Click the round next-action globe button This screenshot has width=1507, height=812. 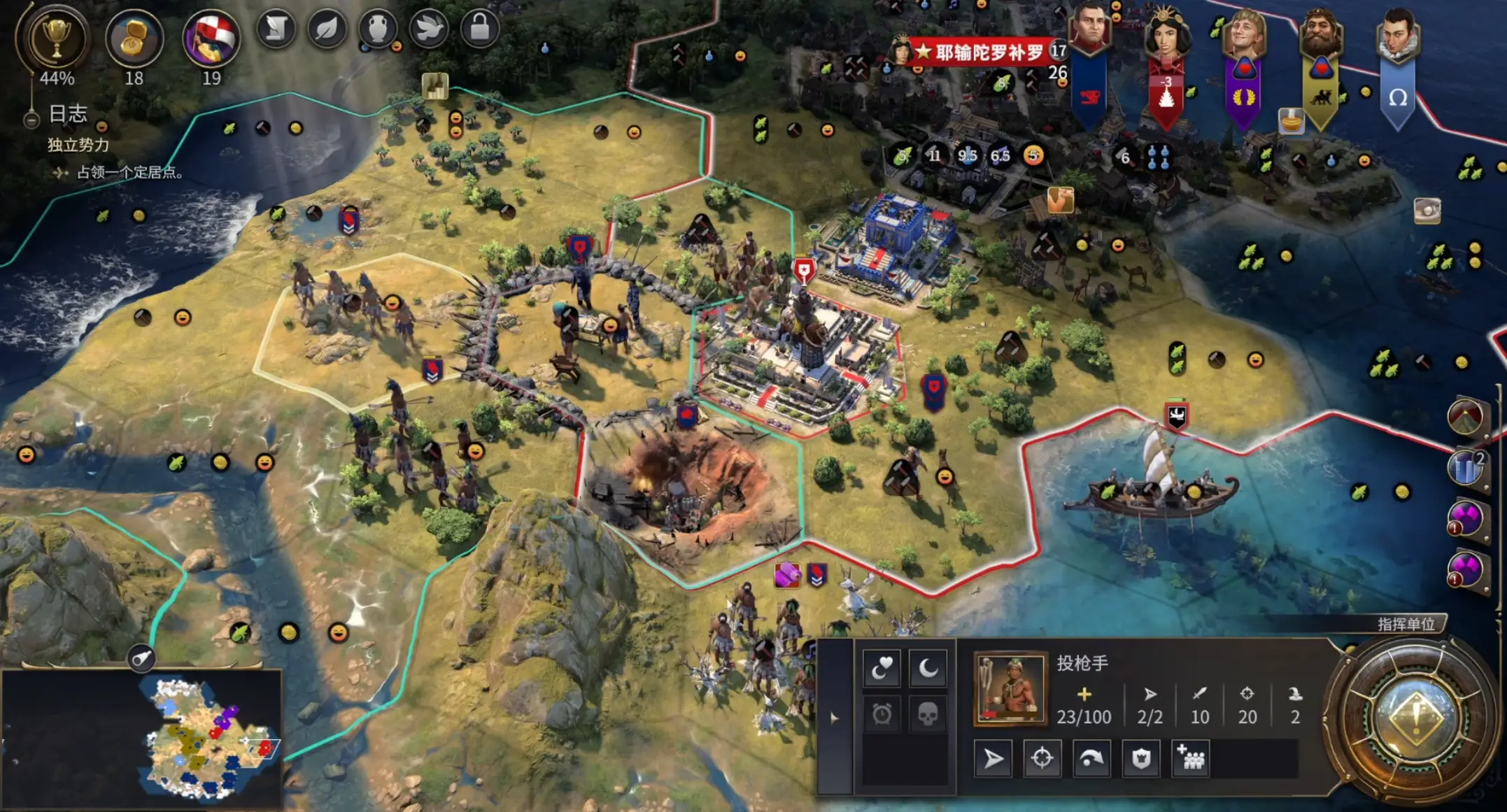pyautogui.click(x=1416, y=717)
